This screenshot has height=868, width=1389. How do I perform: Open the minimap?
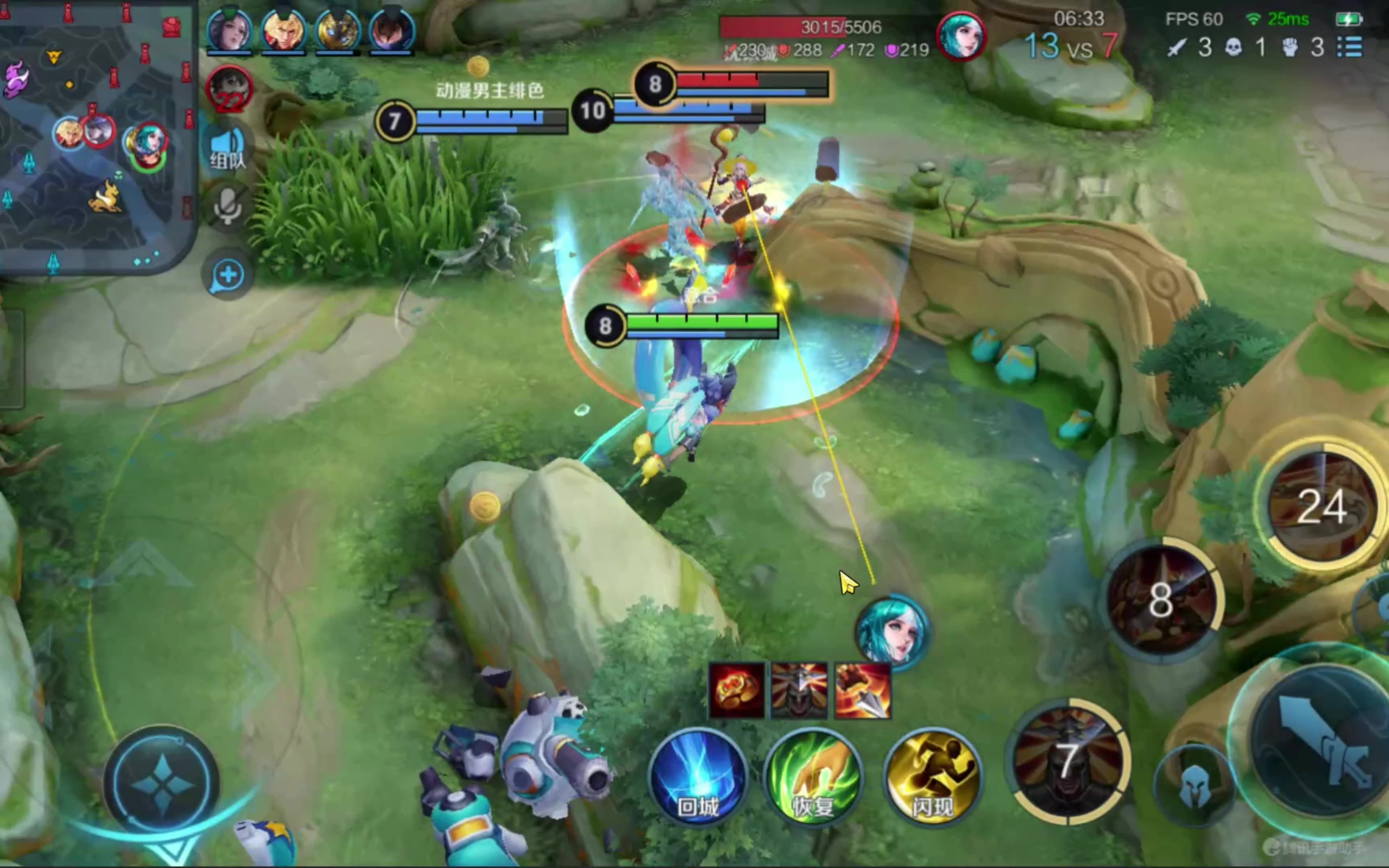(95, 135)
